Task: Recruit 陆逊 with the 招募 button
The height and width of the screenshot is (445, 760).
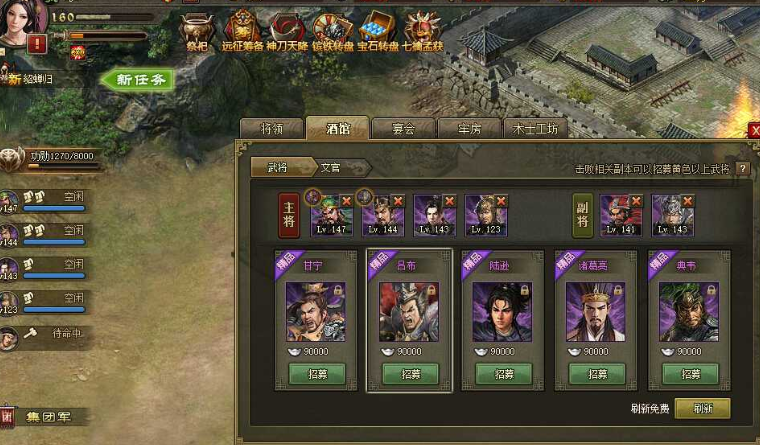Action: coord(503,374)
